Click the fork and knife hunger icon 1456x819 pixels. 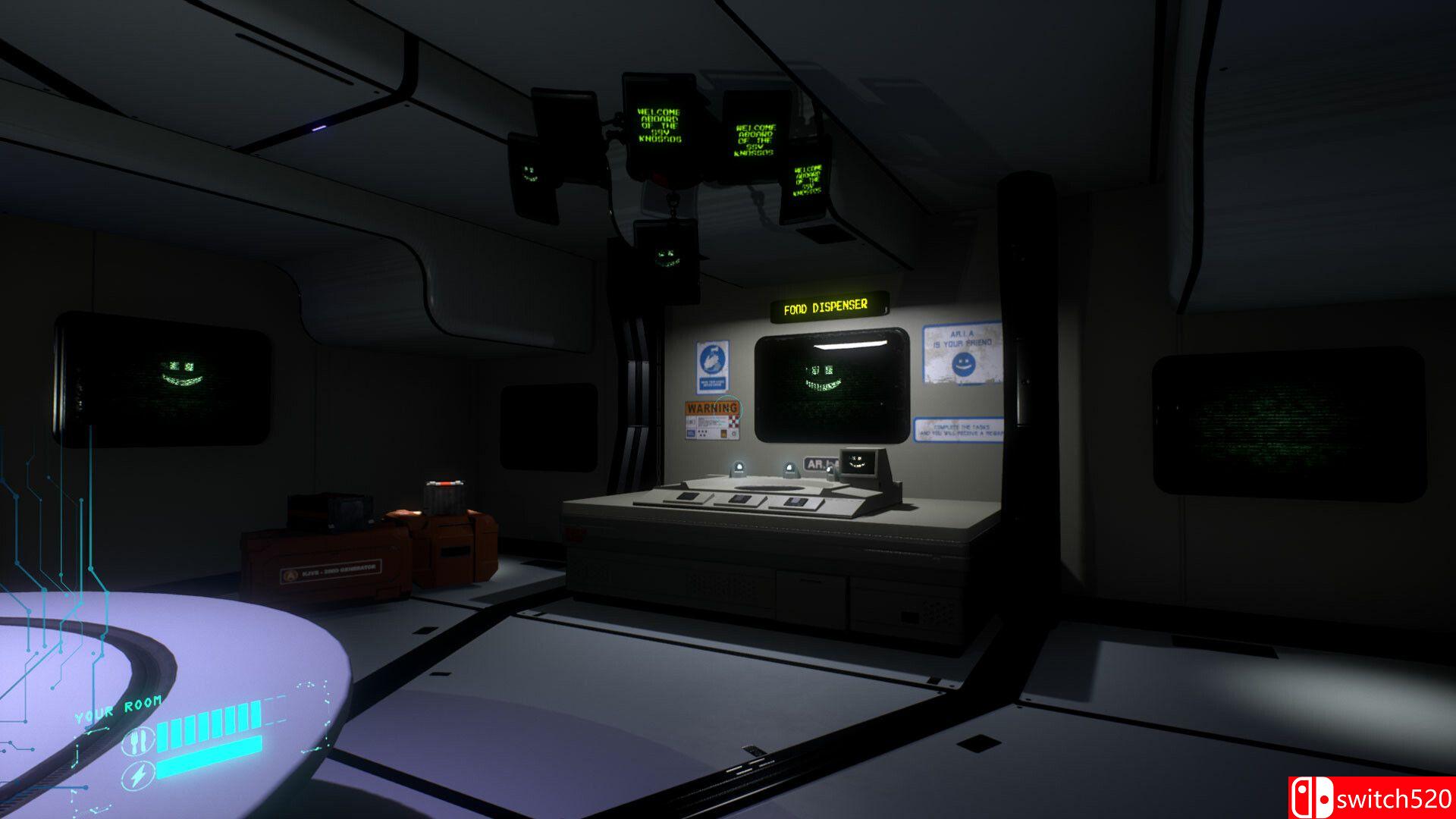point(137,739)
